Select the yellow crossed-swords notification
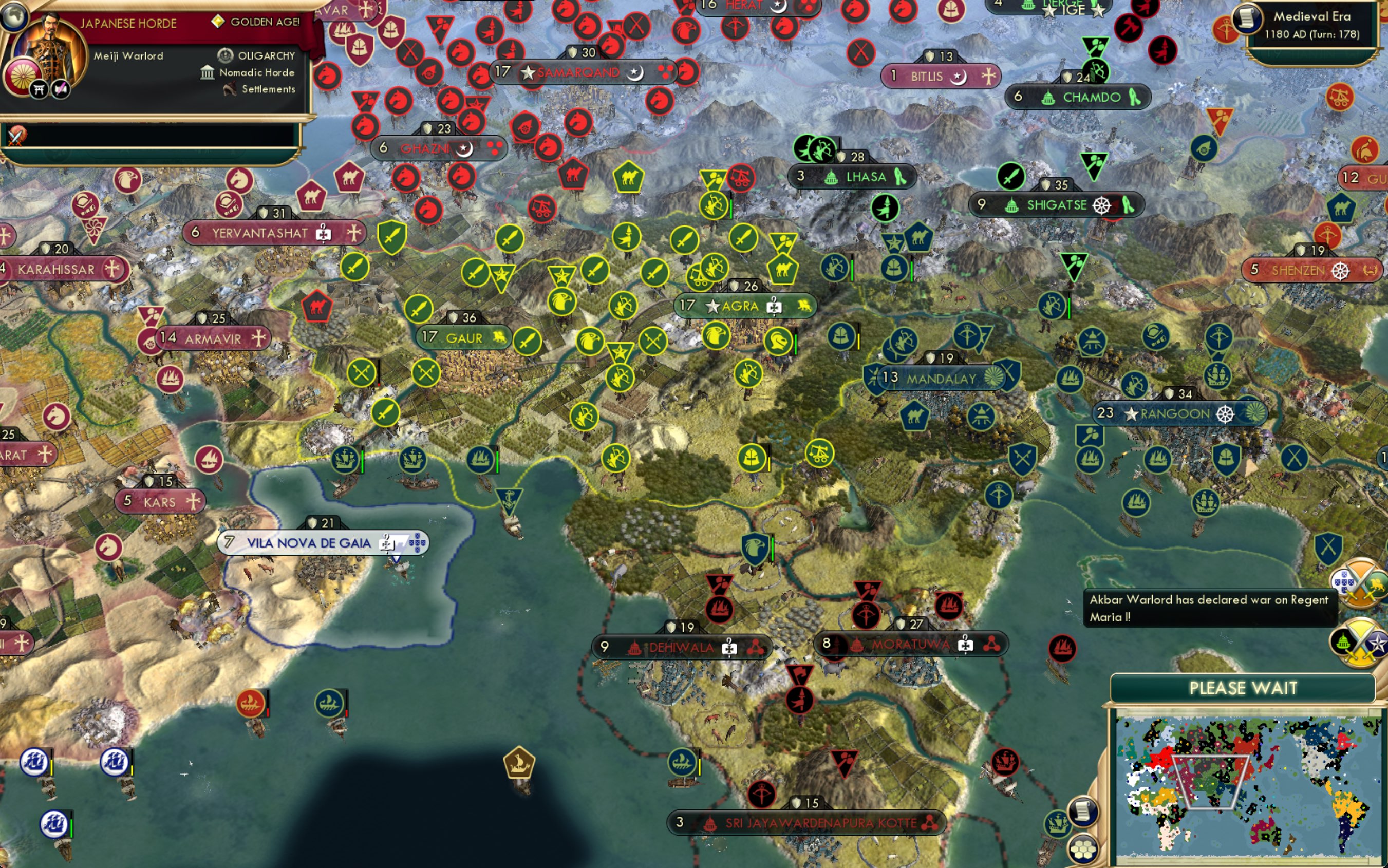 coord(1359,643)
